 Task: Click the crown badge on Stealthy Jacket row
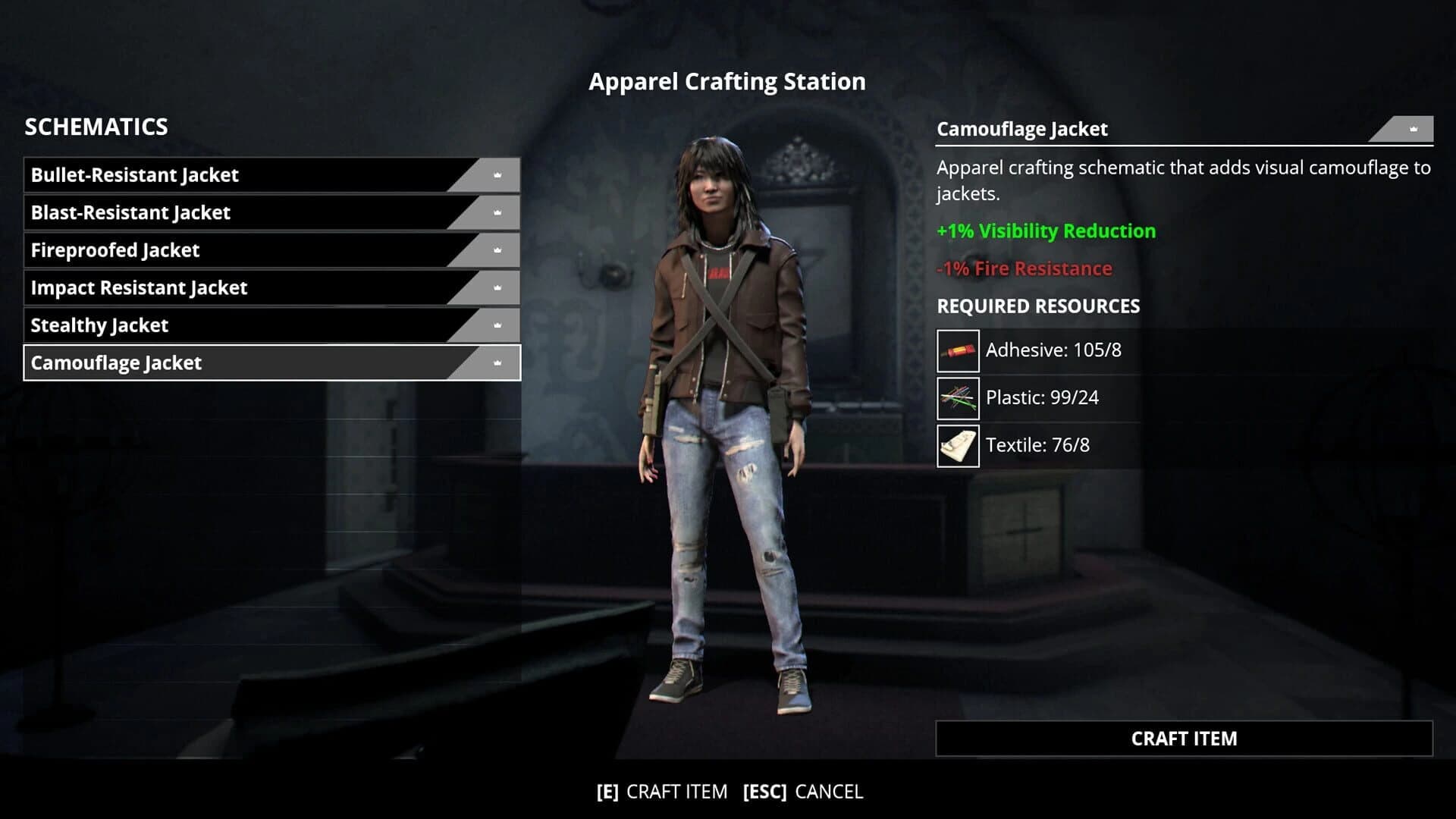497,325
